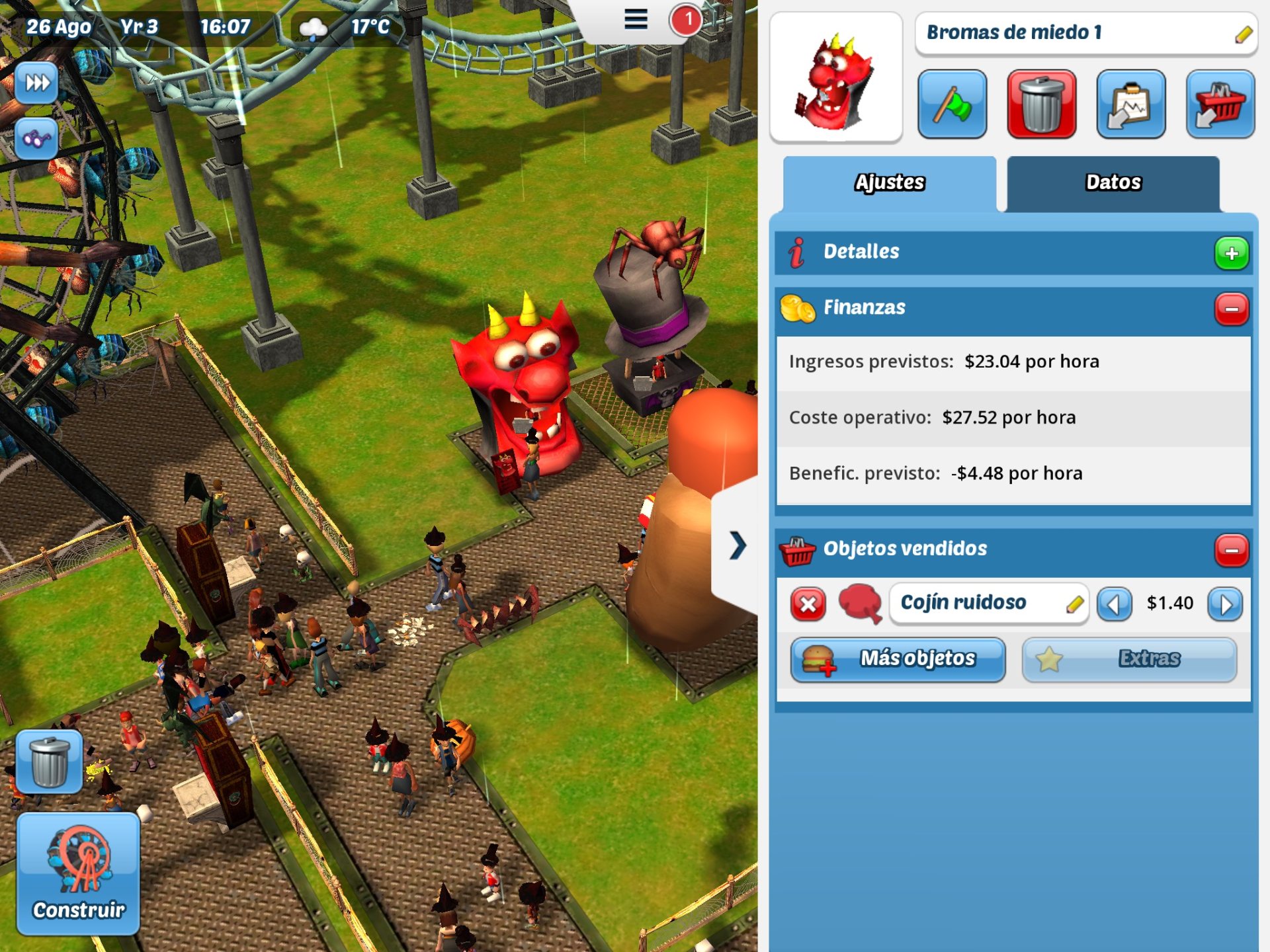Select the fast-forward speed icon
Viewport: 1270px width, 952px height.
pos(38,82)
